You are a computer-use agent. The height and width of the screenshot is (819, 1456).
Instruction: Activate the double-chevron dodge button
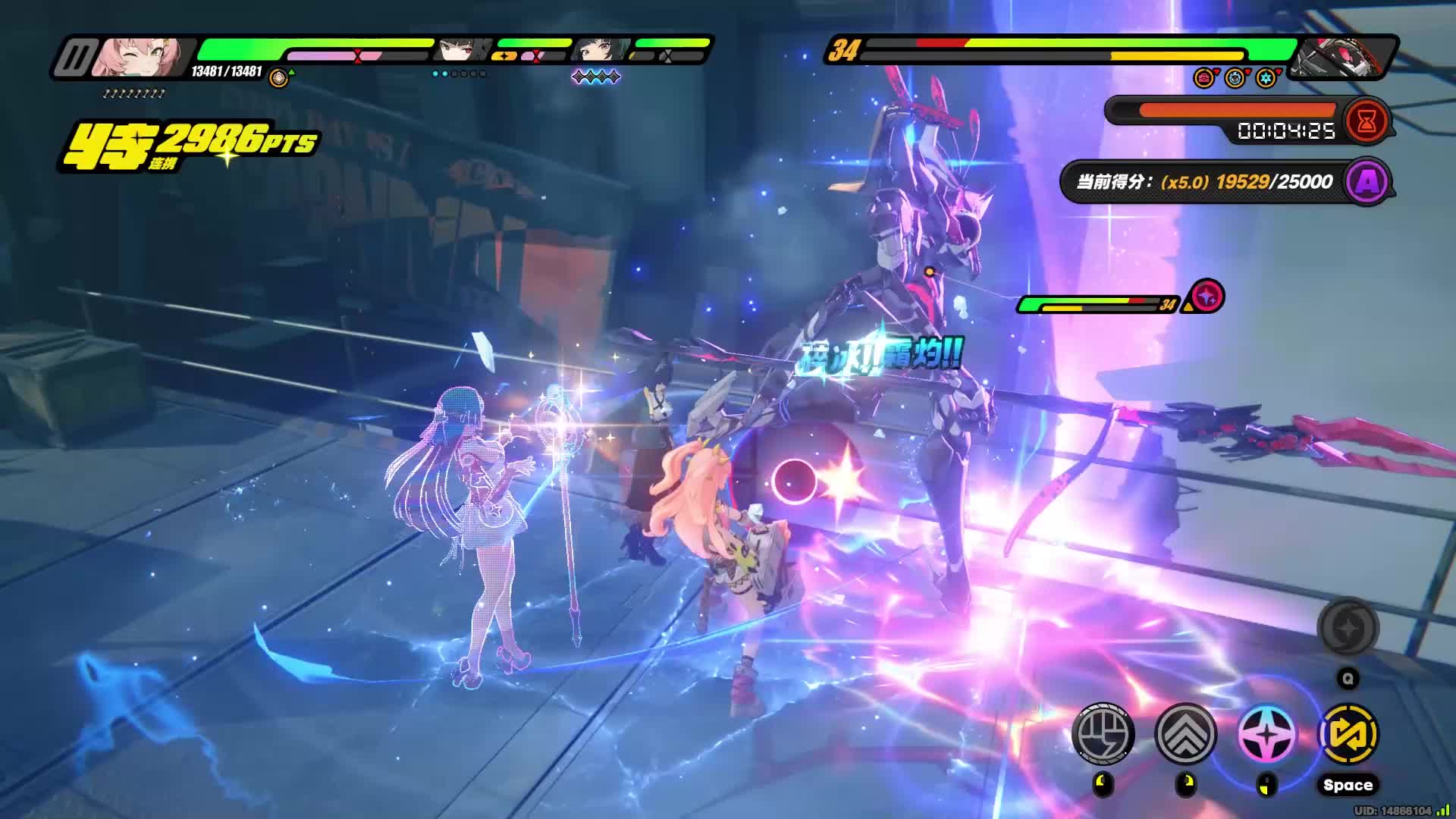point(1185,733)
